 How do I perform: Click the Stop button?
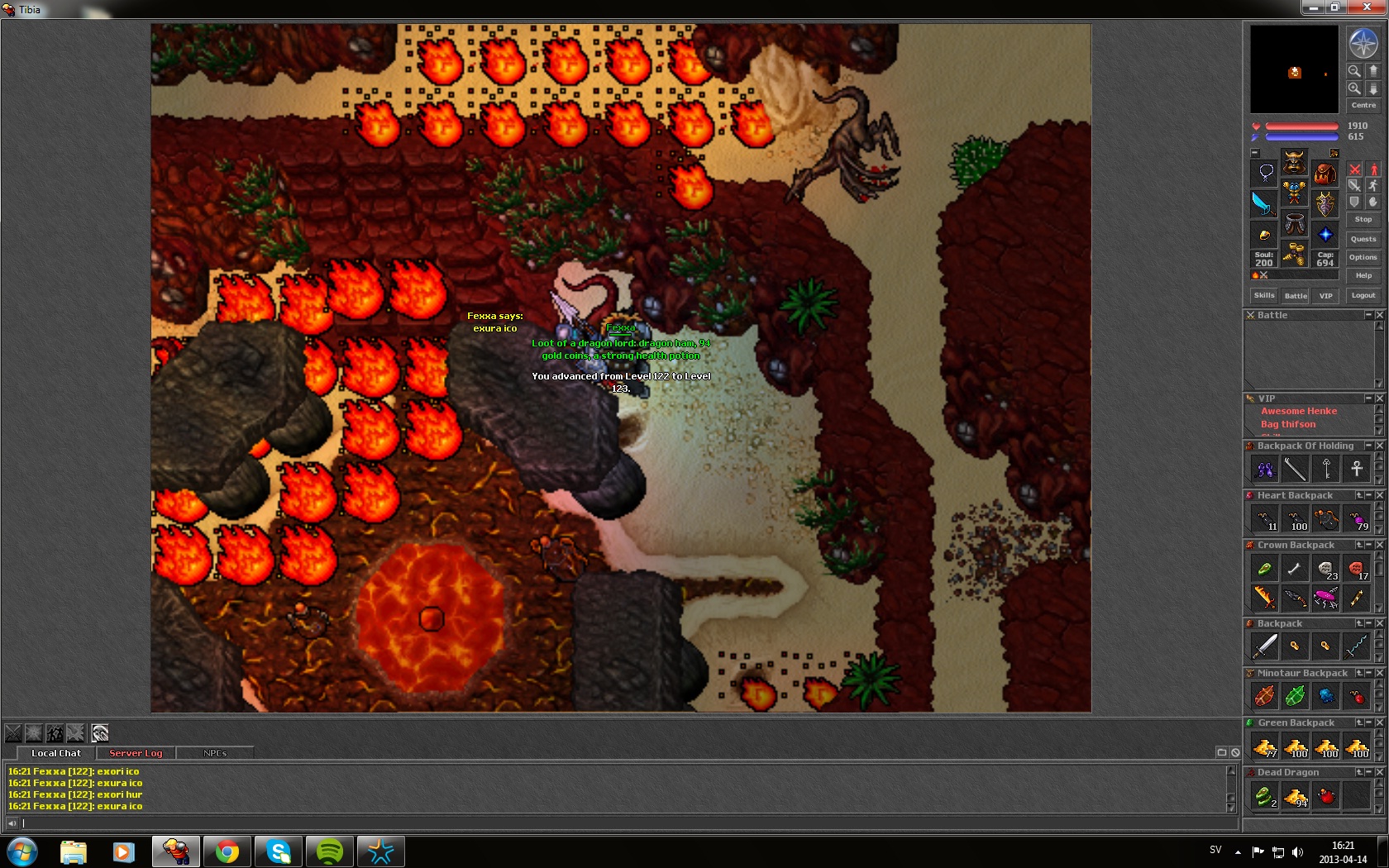[1363, 219]
